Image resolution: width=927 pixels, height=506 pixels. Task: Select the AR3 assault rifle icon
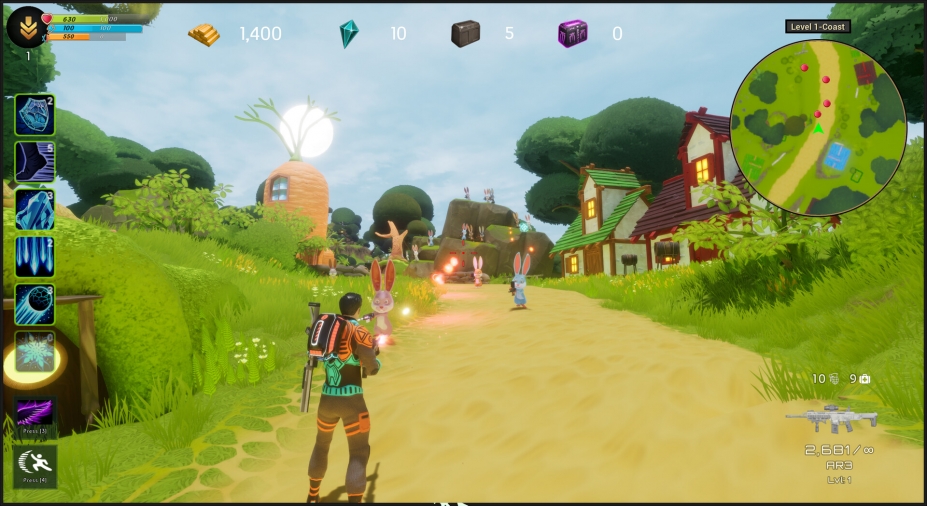[831, 418]
